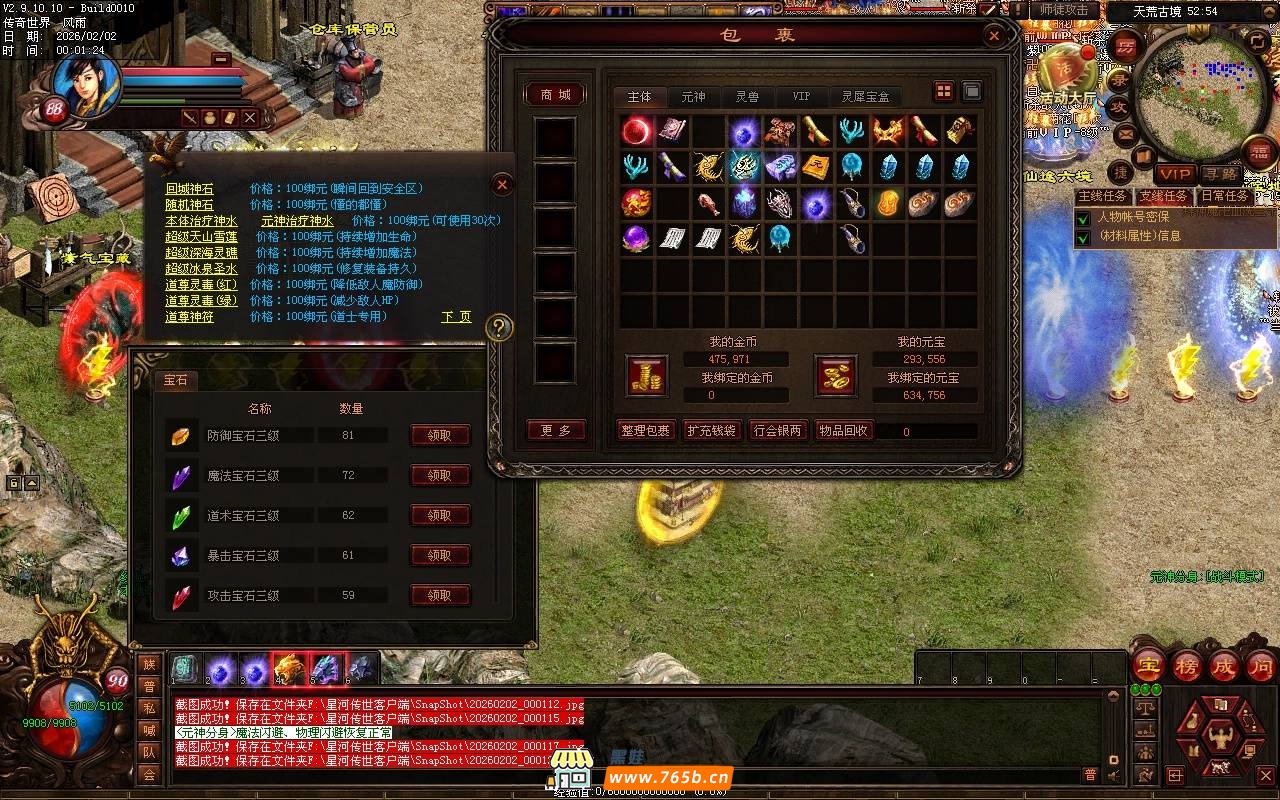Go to 下页 in shop list
Screen dimensions: 1280x800
point(456,317)
